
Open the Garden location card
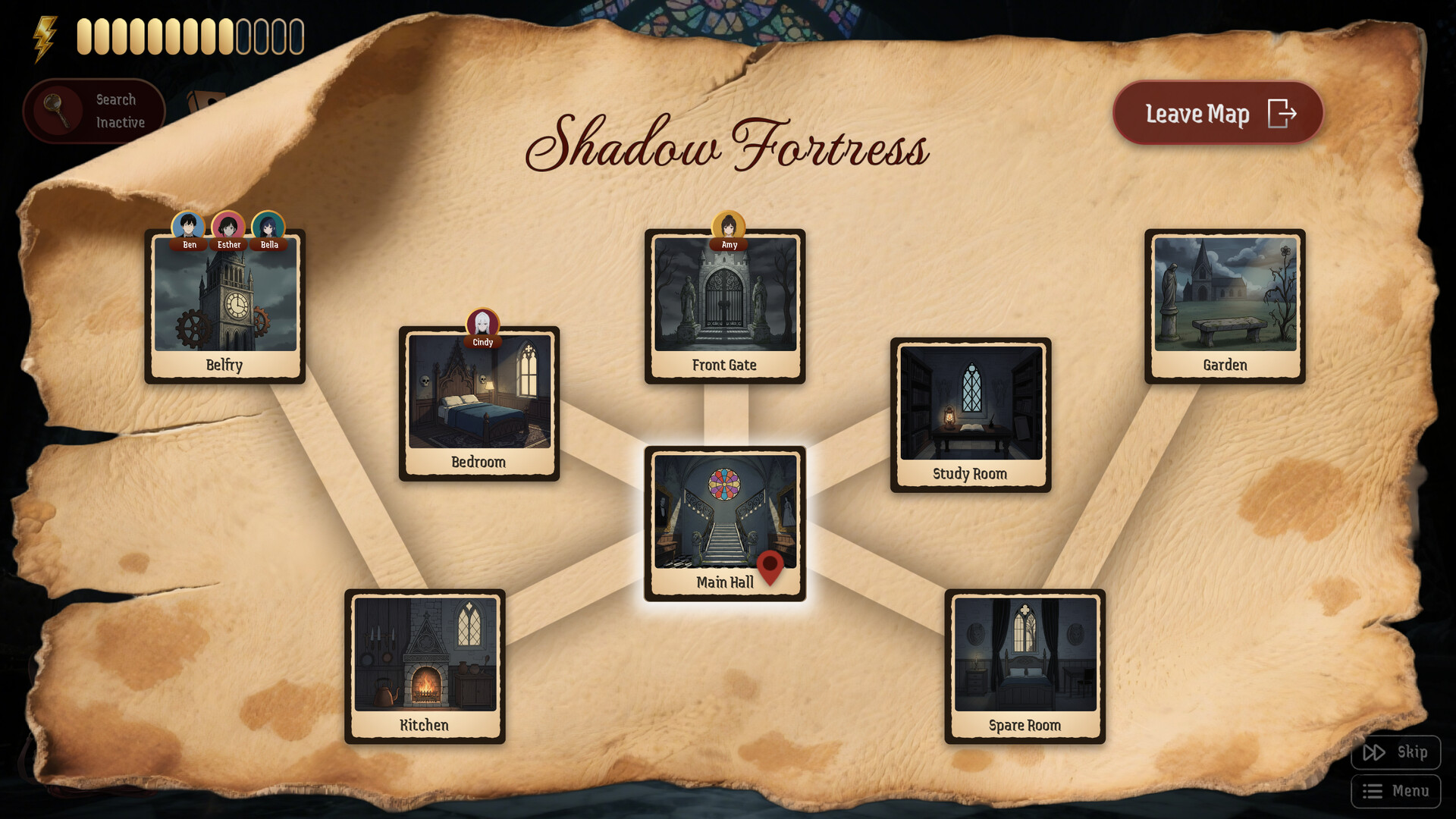[x=1225, y=303]
